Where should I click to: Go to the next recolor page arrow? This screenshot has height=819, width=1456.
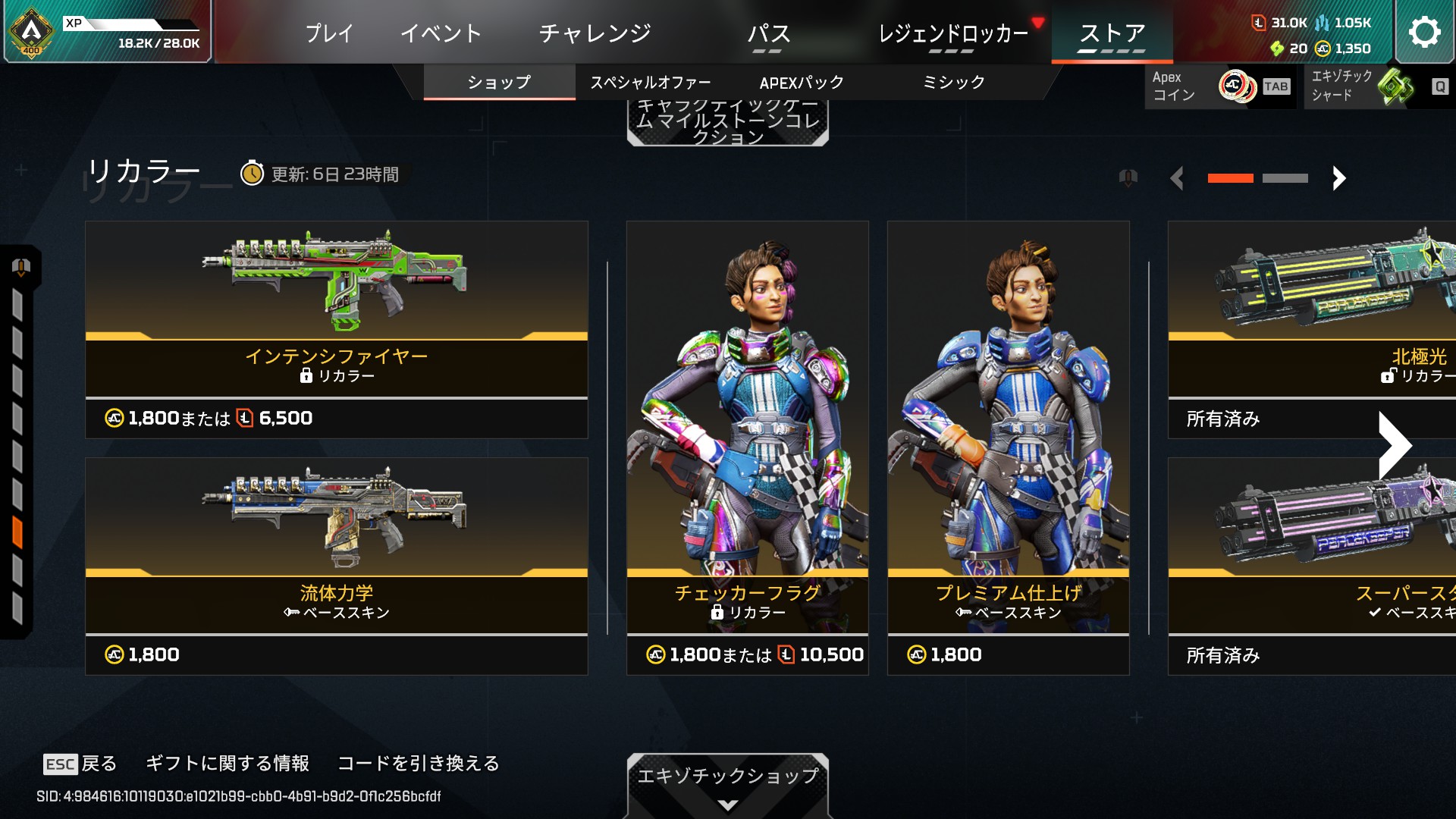click(x=1339, y=178)
